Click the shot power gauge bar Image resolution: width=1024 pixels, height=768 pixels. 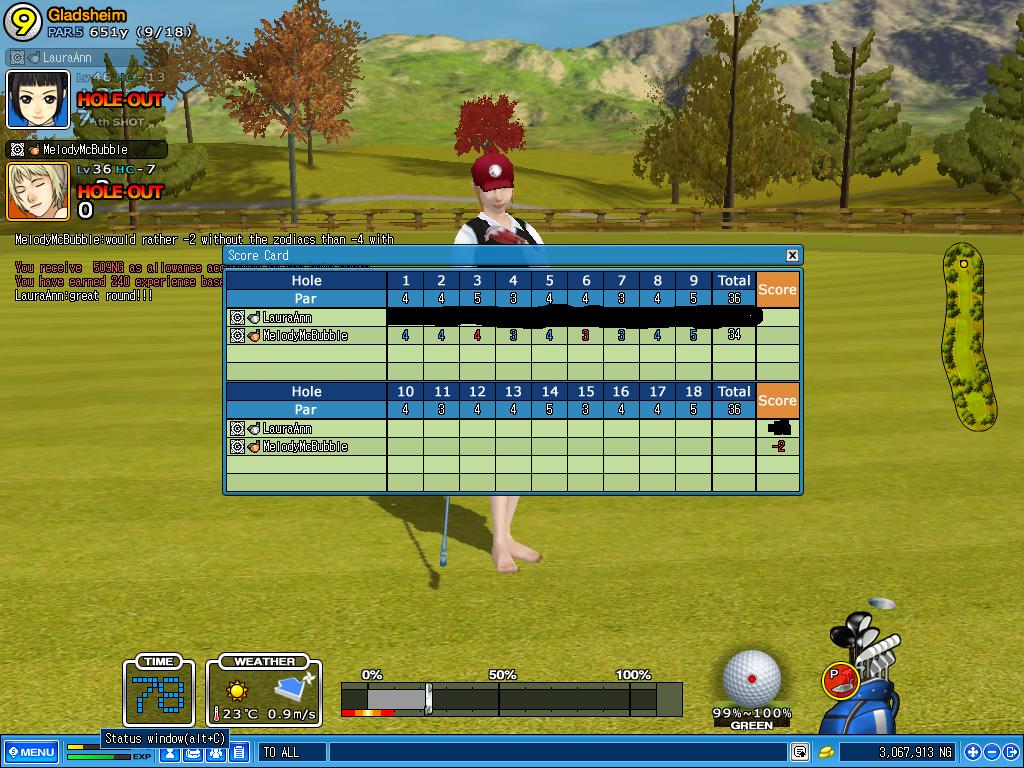[510, 699]
